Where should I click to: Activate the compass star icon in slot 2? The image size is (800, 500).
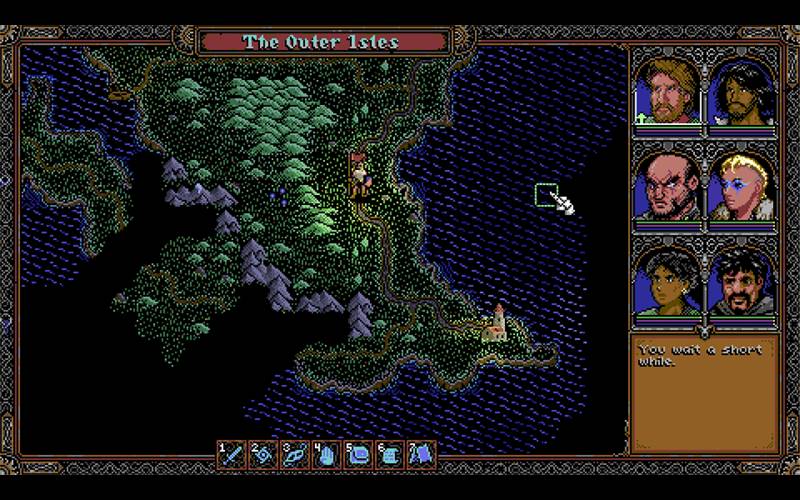pyautogui.click(x=263, y=456)
